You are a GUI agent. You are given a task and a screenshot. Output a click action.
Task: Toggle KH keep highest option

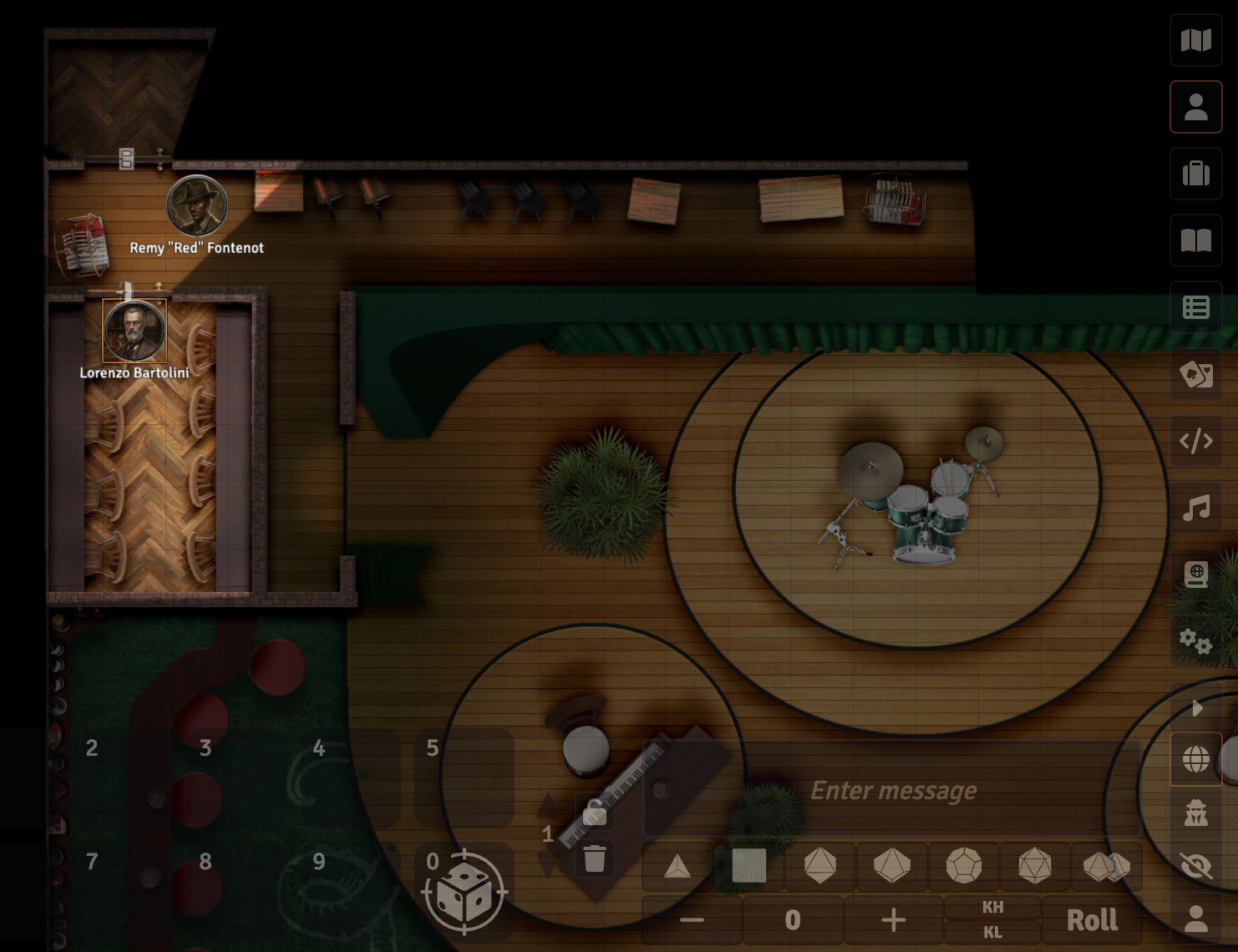[x=992, y=907]
